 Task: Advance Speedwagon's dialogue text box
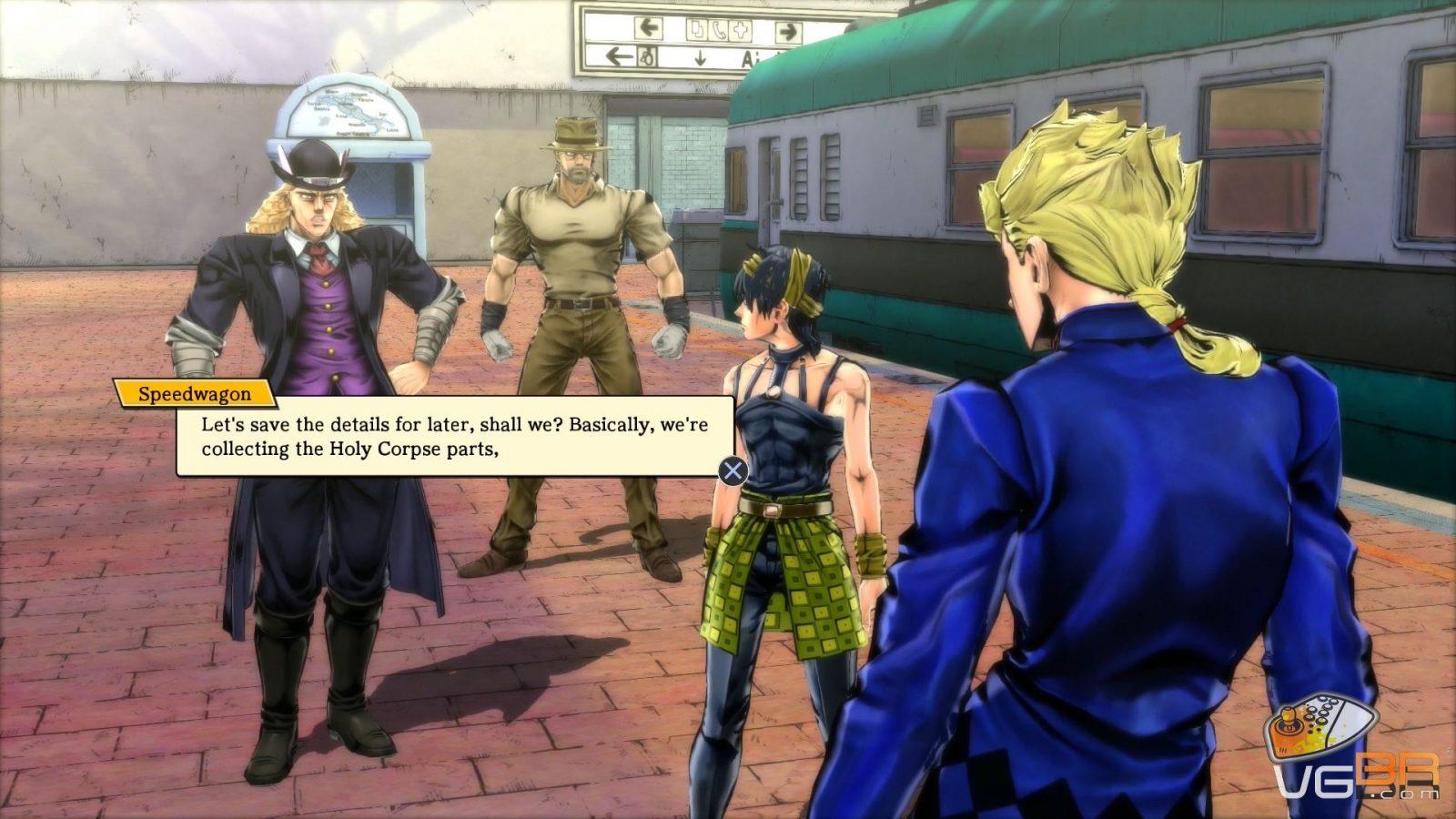tap(733, 470)
